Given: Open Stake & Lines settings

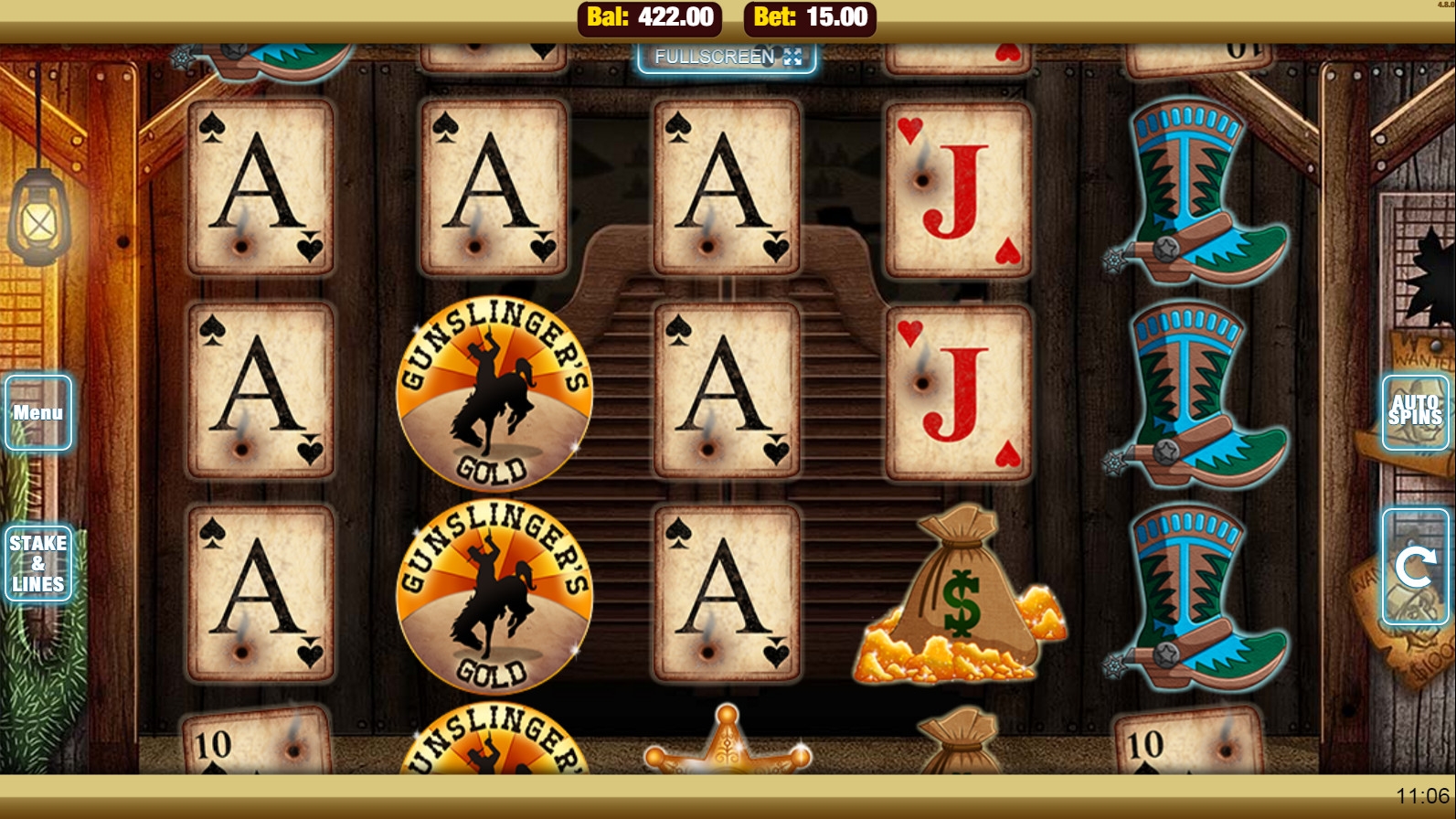Looking at the screenshot, I should (38, 563).
